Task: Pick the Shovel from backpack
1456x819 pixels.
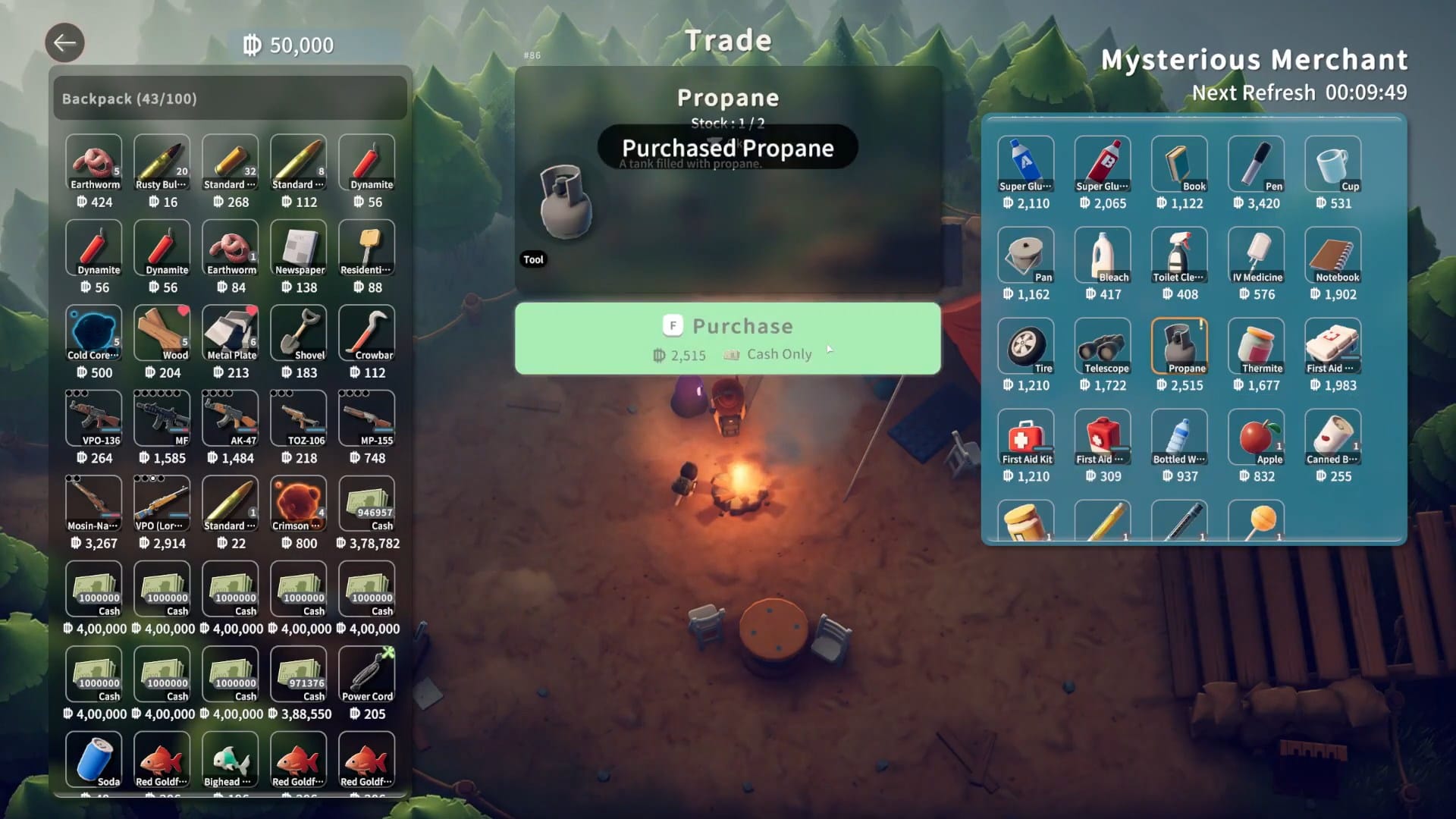Action: click(x=299, y=333)
